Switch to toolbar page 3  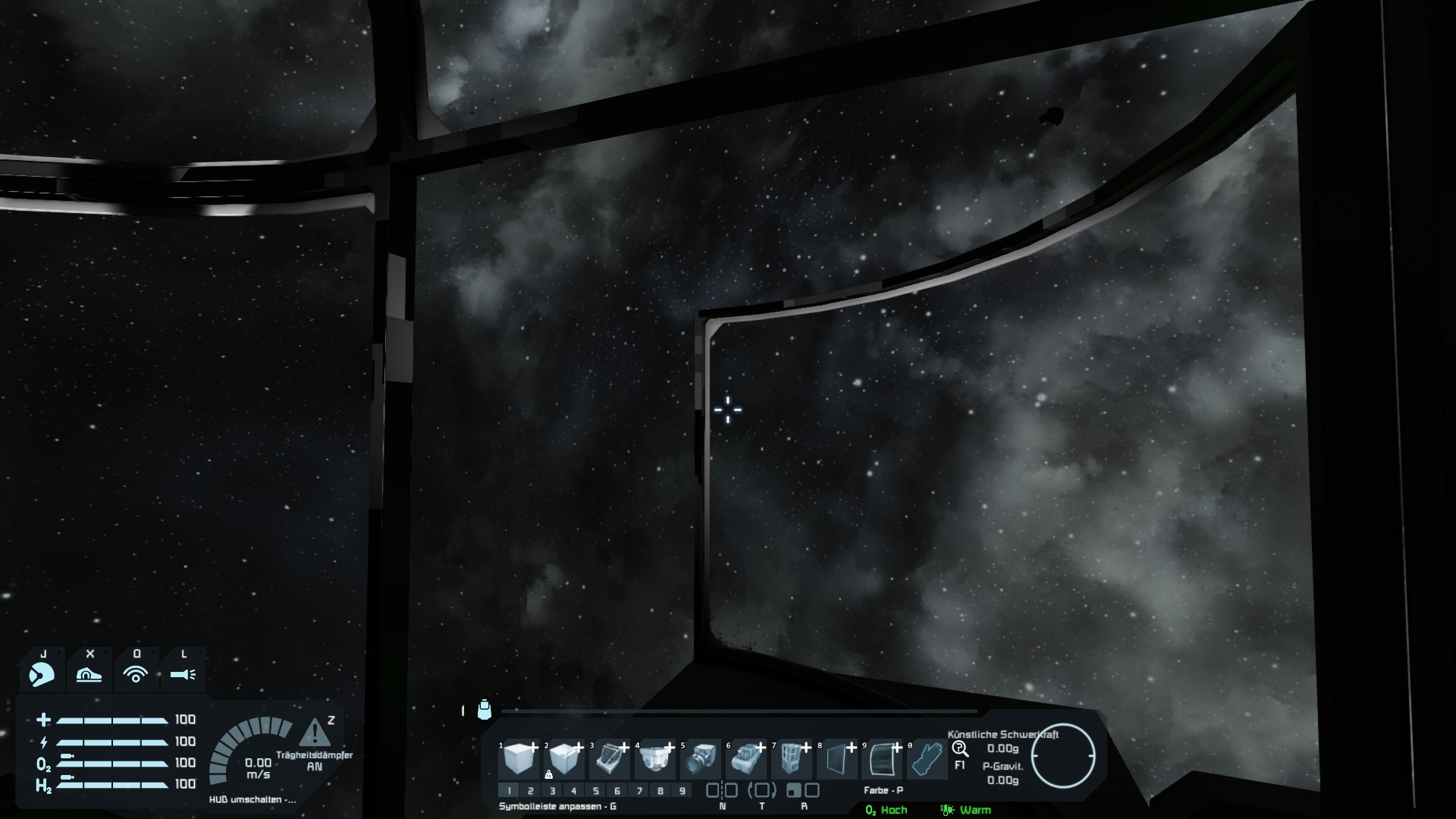pos(552,791)
